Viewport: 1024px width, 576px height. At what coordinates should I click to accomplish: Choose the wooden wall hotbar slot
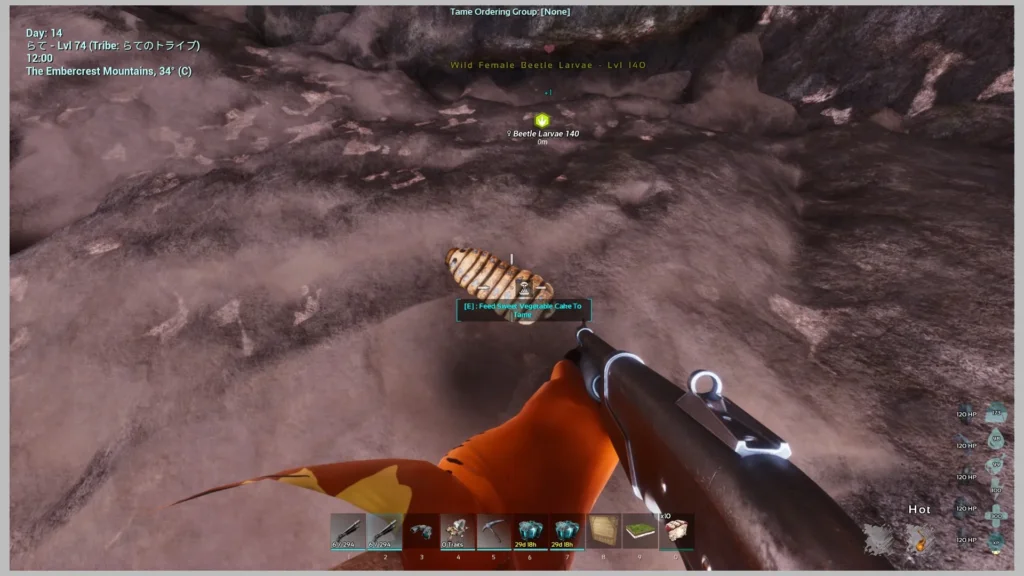(x=603, y=531)
